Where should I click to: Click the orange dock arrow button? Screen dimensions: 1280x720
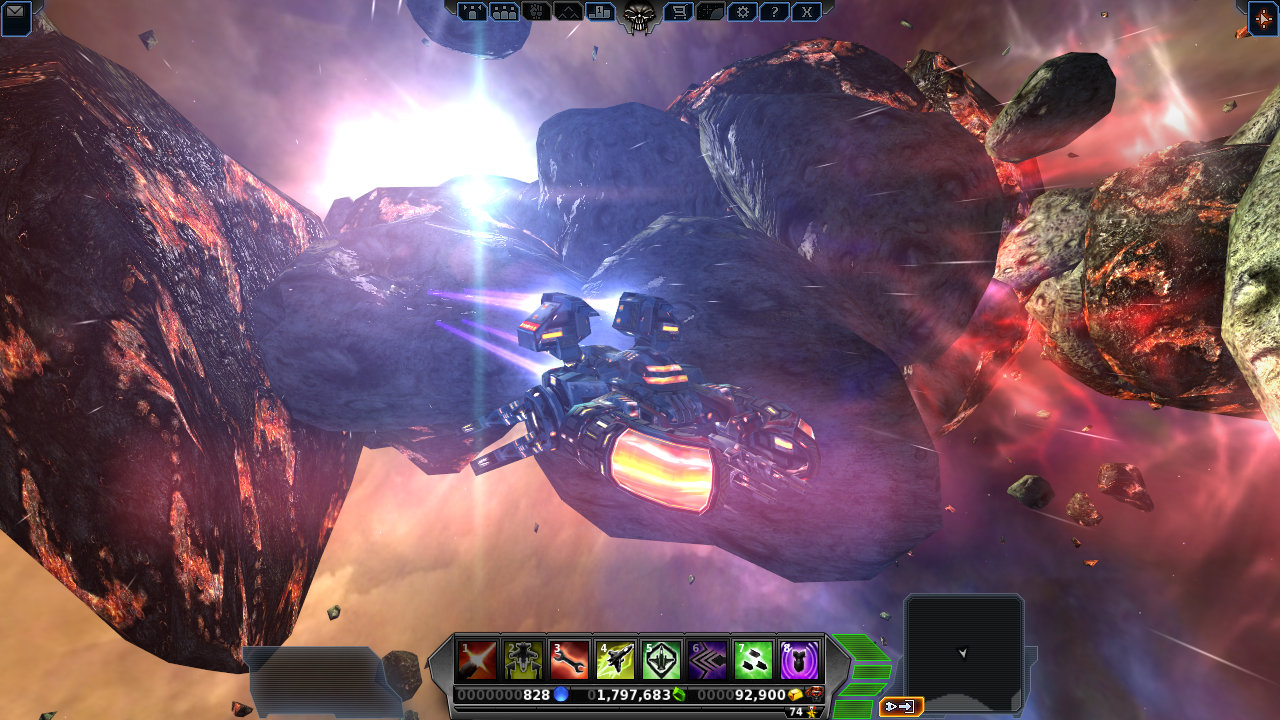click(901, 707)
